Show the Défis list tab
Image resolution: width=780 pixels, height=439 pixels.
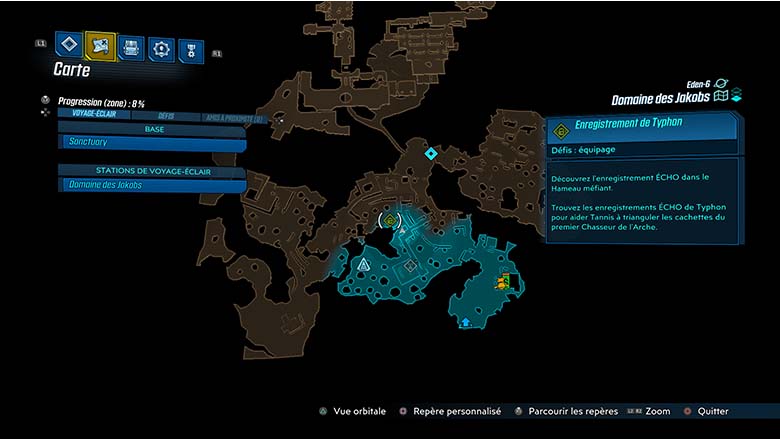166,116
